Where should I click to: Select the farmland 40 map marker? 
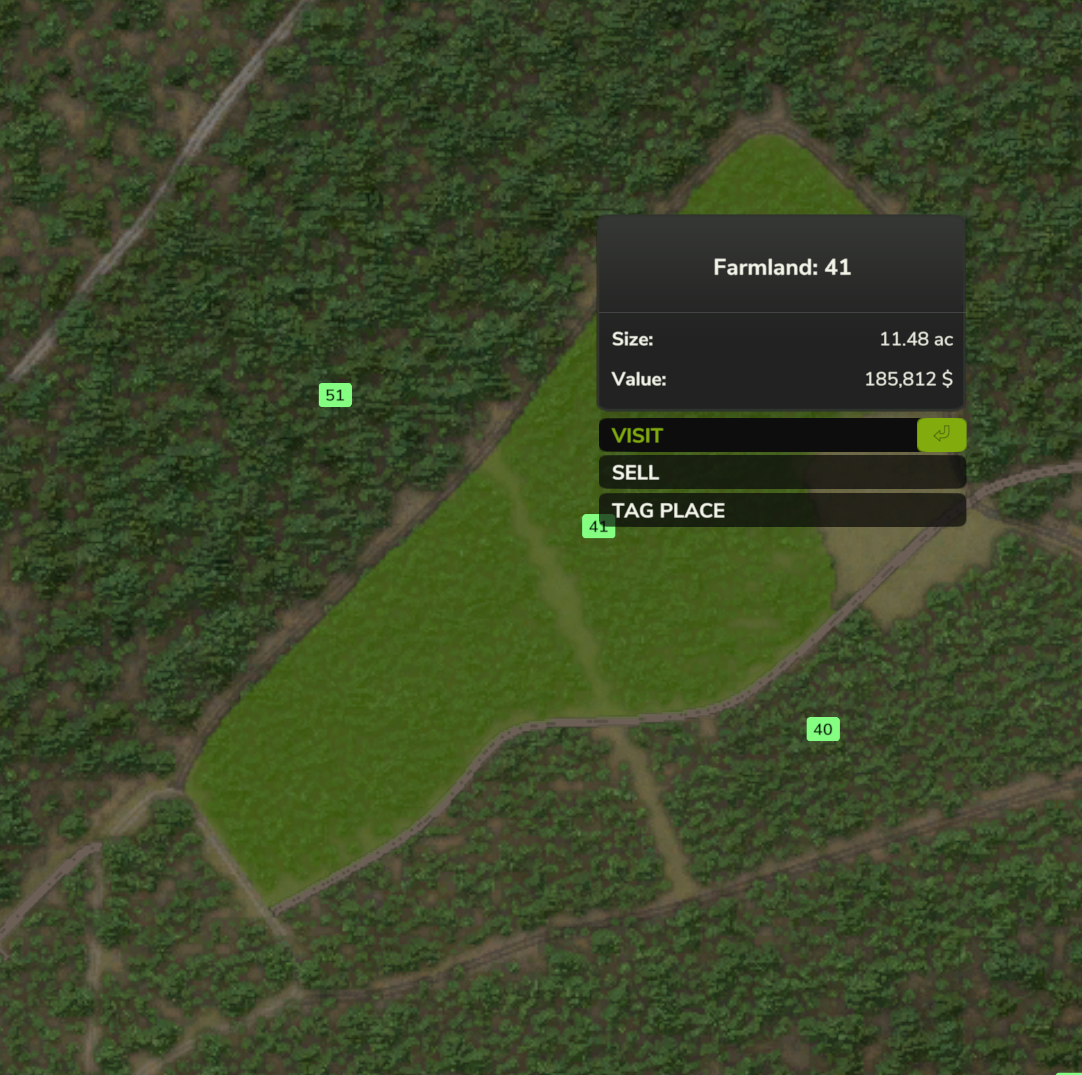(x=822, y=729)
